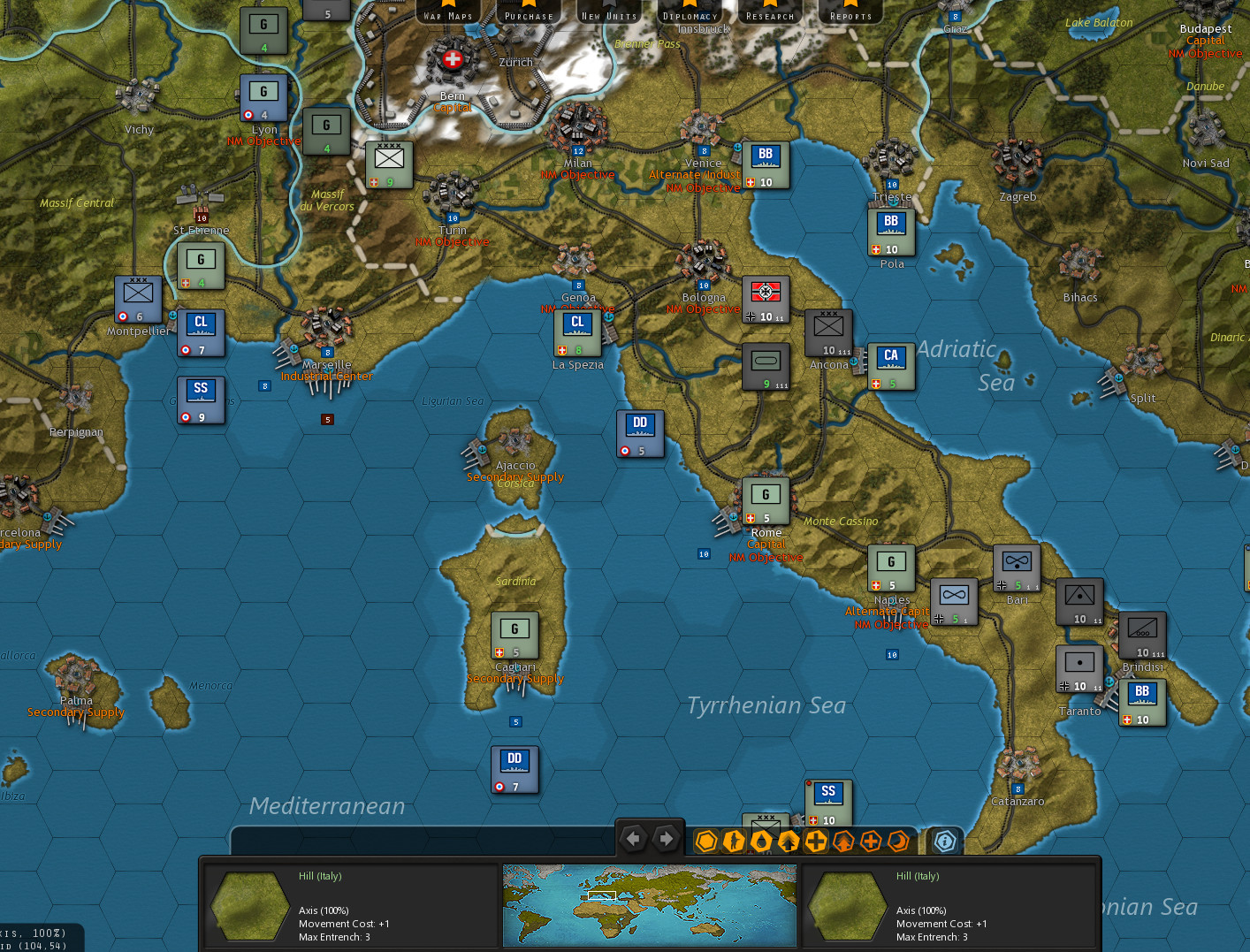1250x952 pixels.
Task: Open the blue info hexagon icon
Action: tap(944, 841)
